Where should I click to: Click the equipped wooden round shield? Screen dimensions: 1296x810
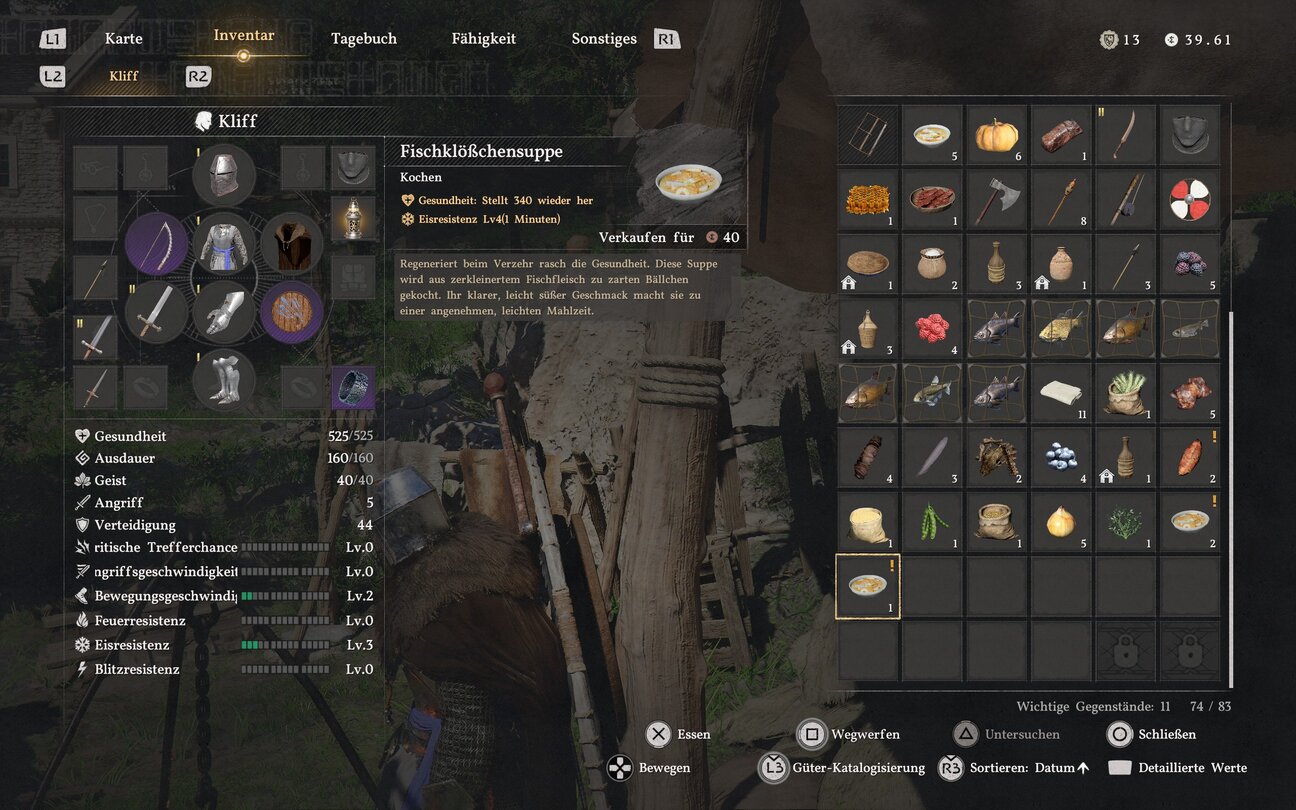(x=292, y=311)
